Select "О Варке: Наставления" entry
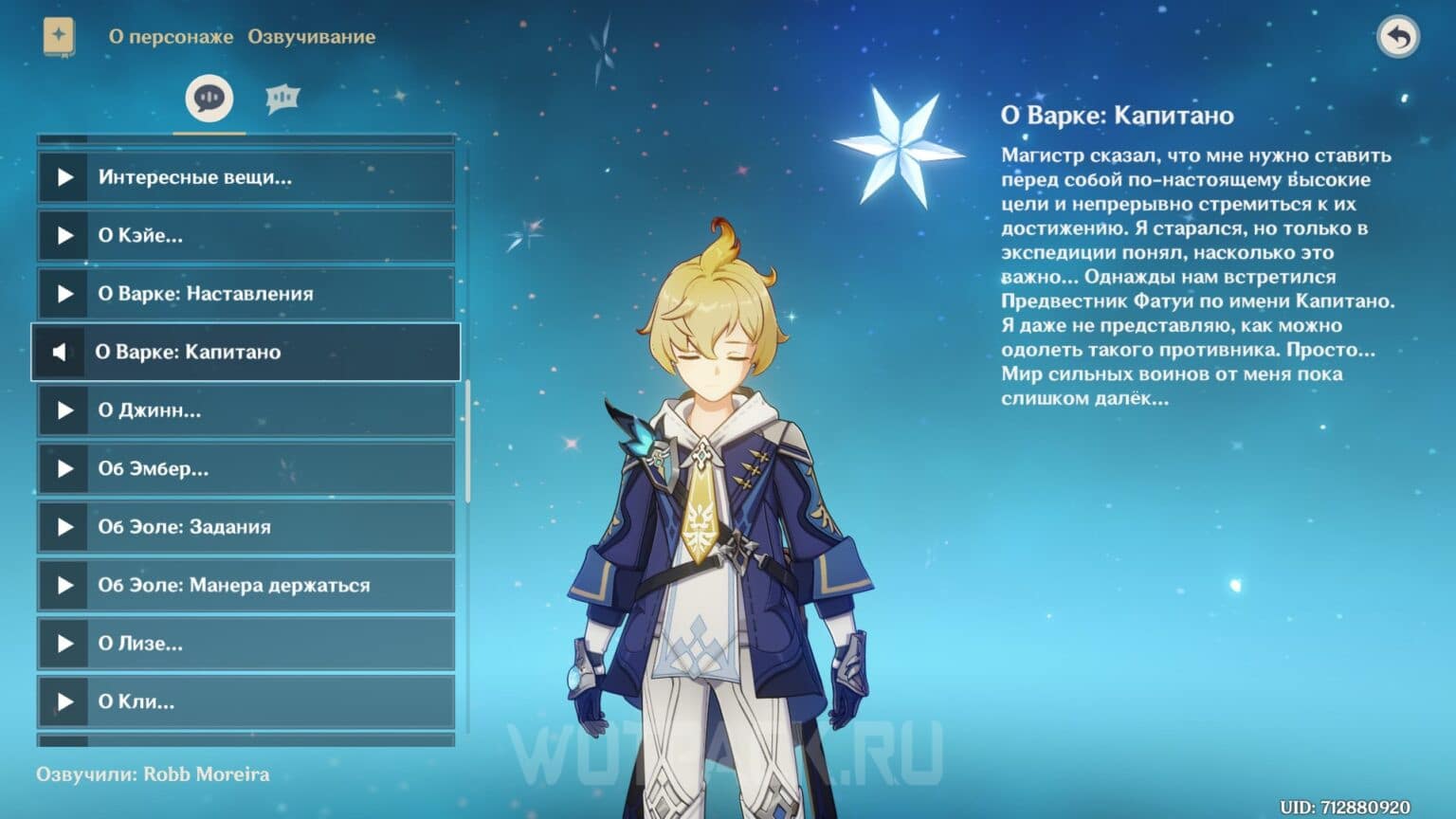Image resolution: width=1456 pixels, height=819 pixels. pyautogui.click(x=246, y=294)
